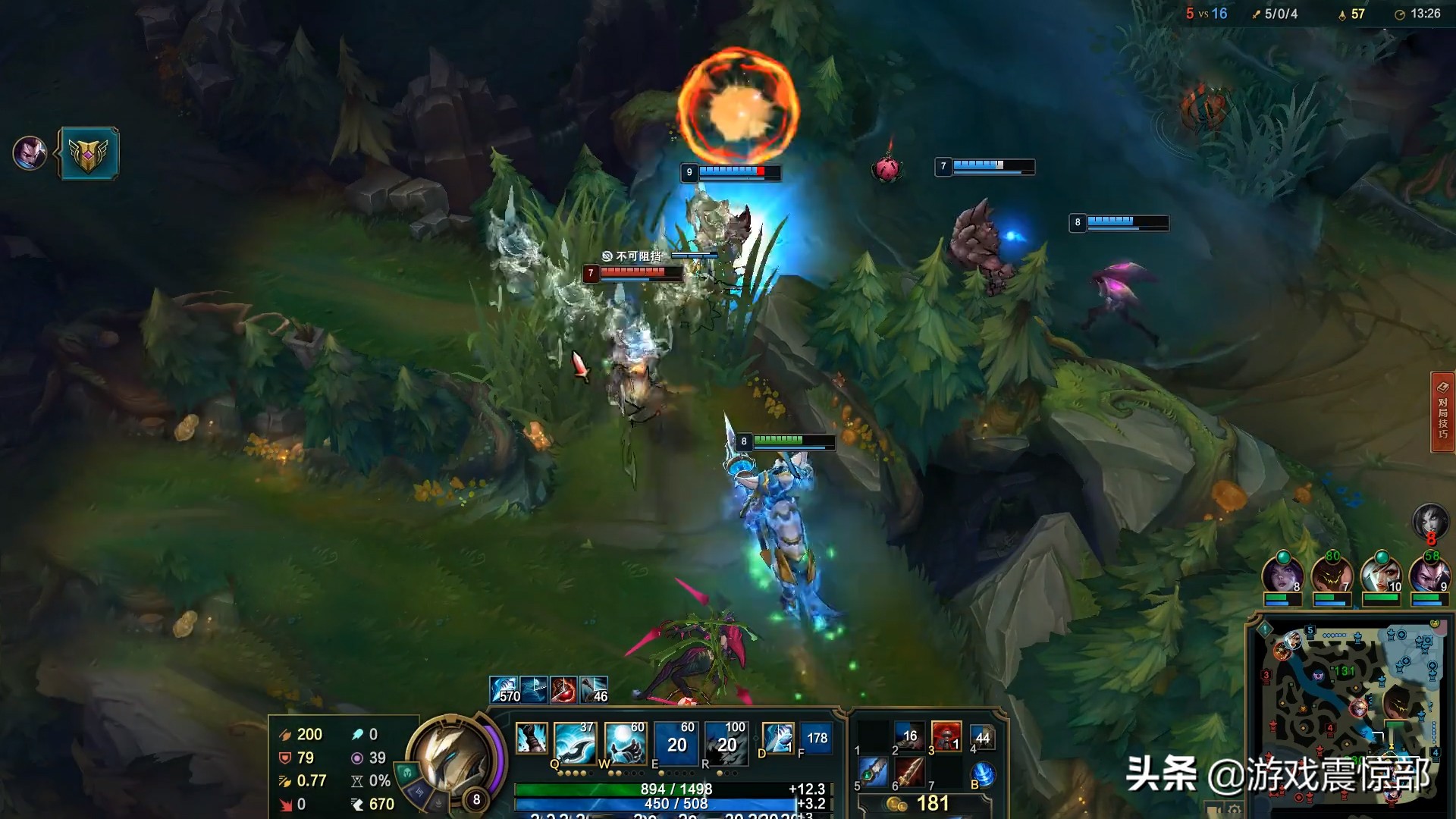Activate the blue Recall button
The height and width of the screenshot is (819, 1456).
pos(983,774)
